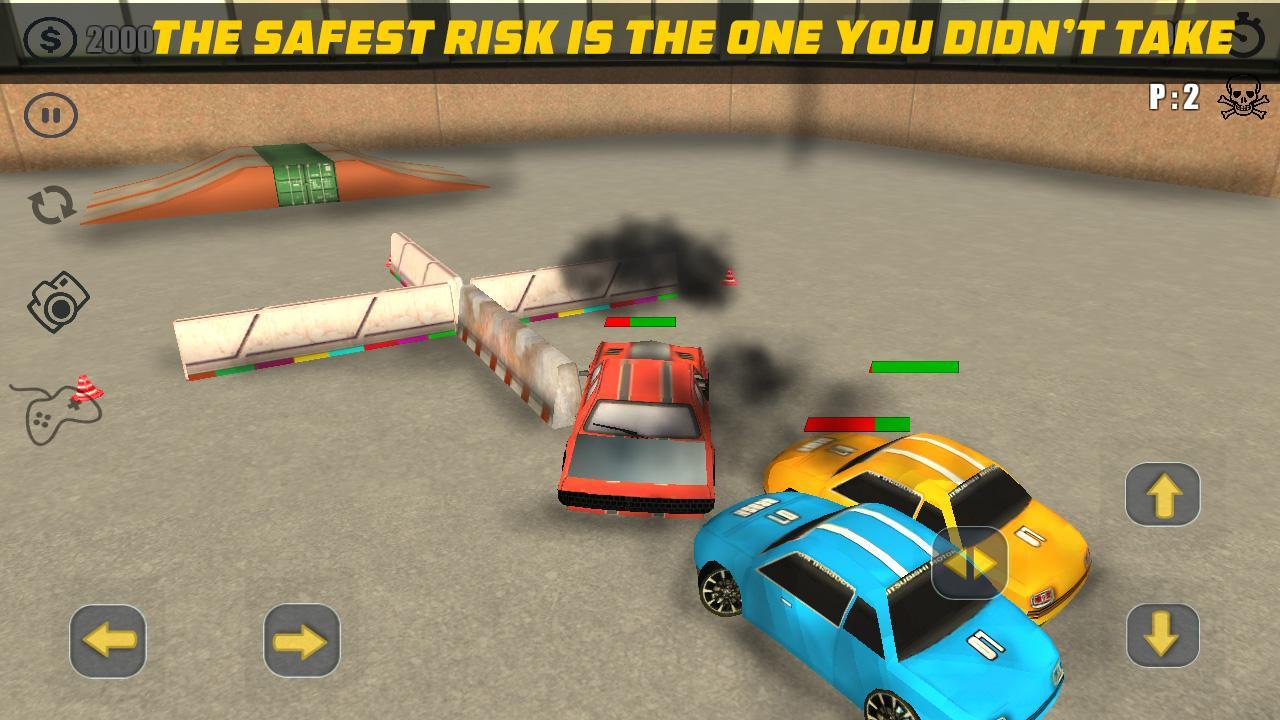Click the yellow banner slogan text
The image size is (1280, 720).
point(694,40)
